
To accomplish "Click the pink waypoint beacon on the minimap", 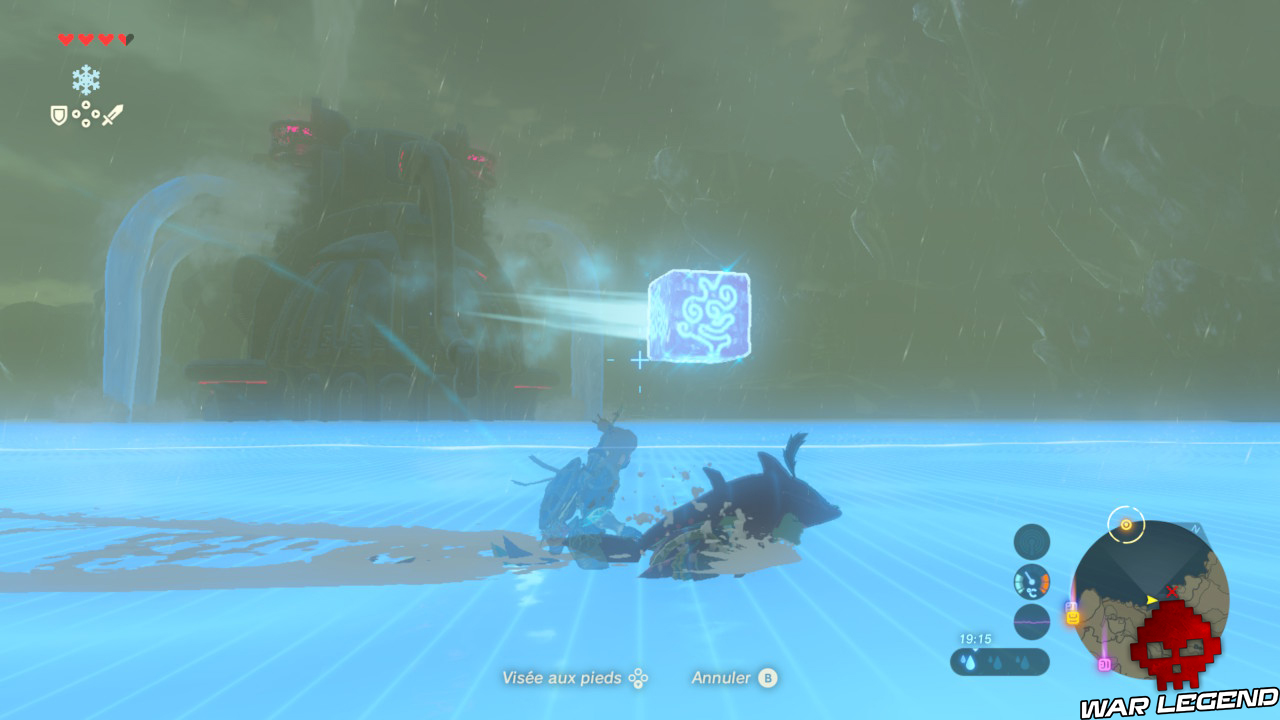I will (x=1105, y=662).
